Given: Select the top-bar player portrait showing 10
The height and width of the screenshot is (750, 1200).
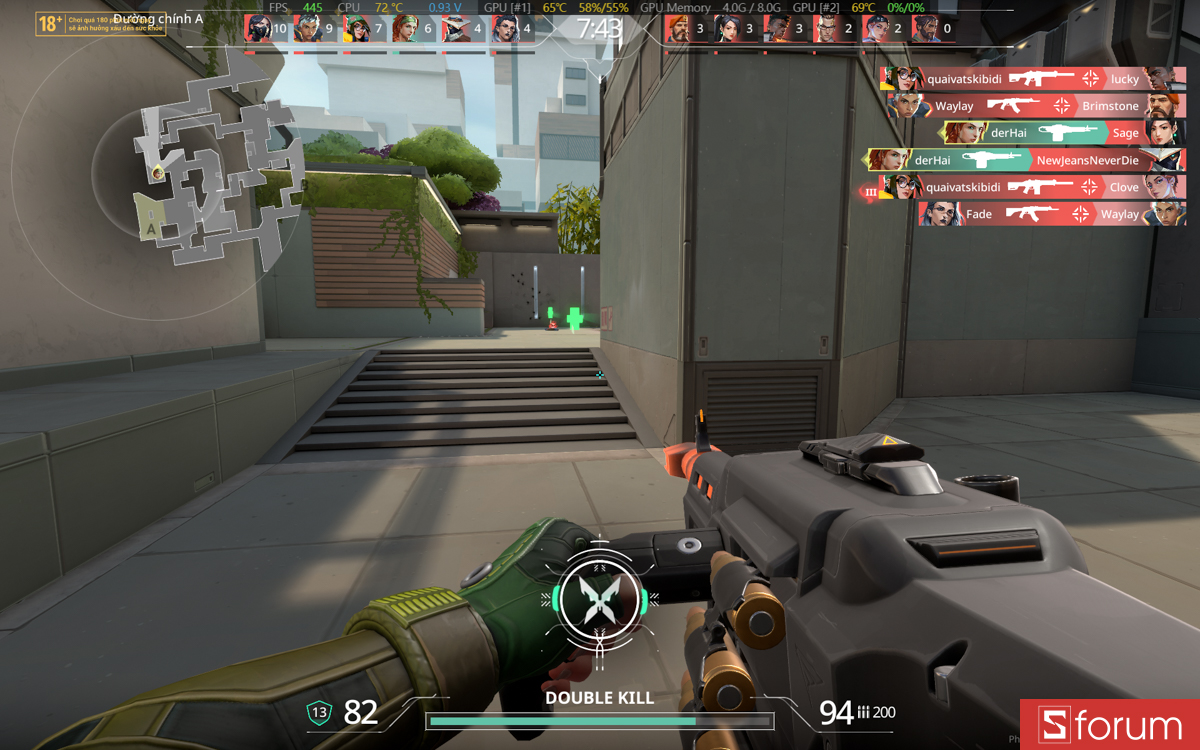Looking at the screenshot, I should pos(258,29).
